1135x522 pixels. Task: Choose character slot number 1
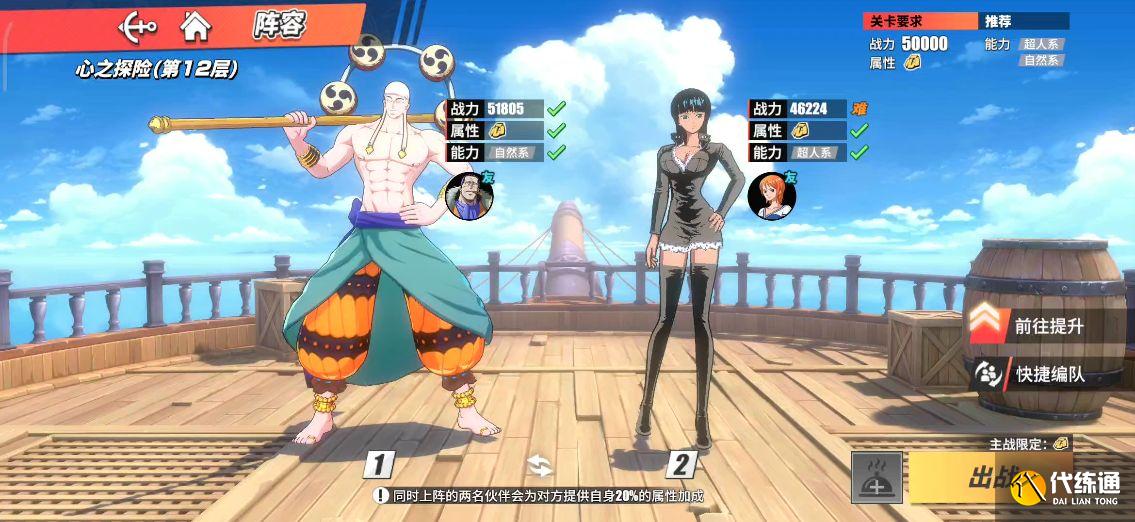[380, 464]
